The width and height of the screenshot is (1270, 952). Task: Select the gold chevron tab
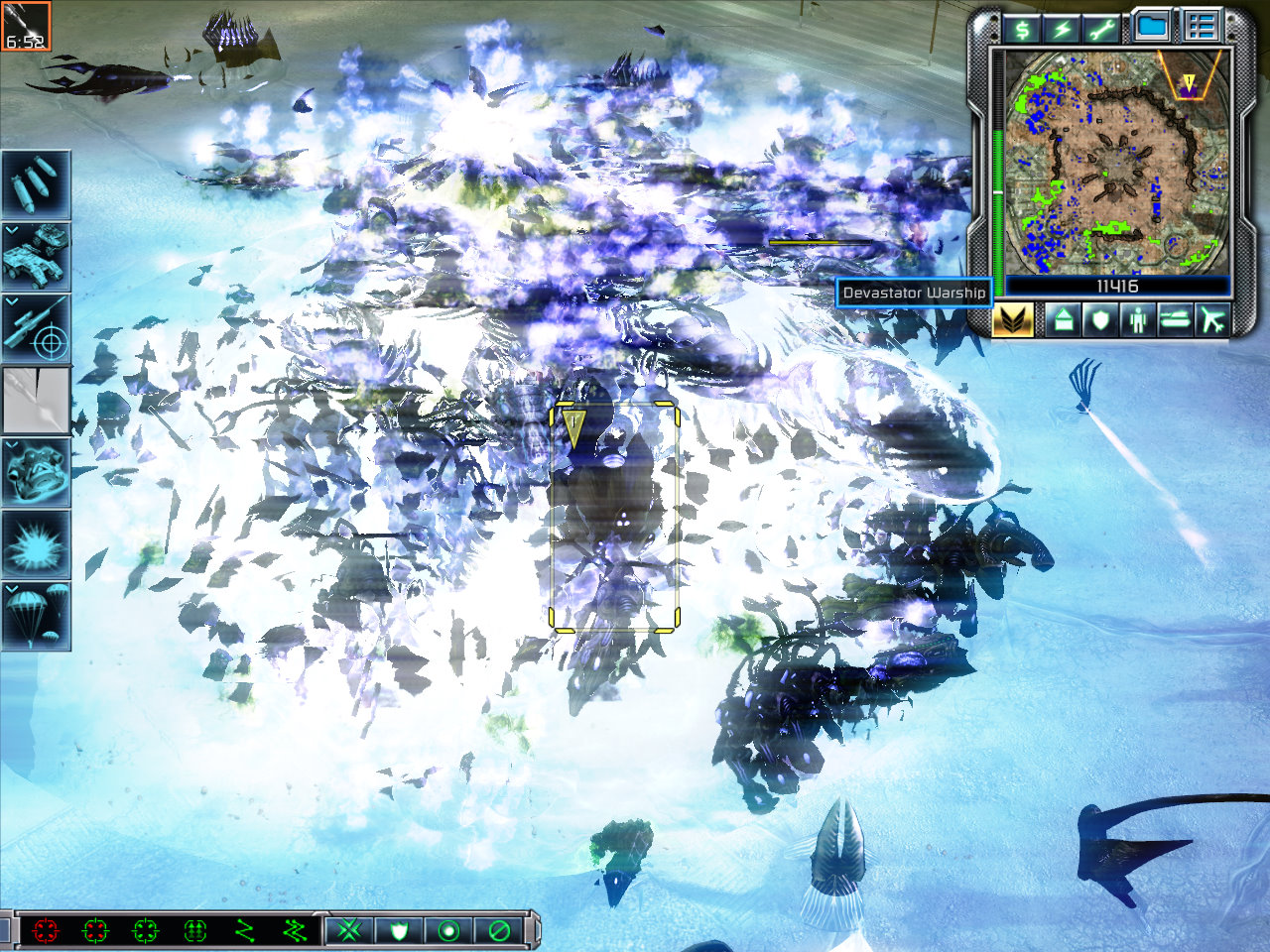(x=1014, y=320)
